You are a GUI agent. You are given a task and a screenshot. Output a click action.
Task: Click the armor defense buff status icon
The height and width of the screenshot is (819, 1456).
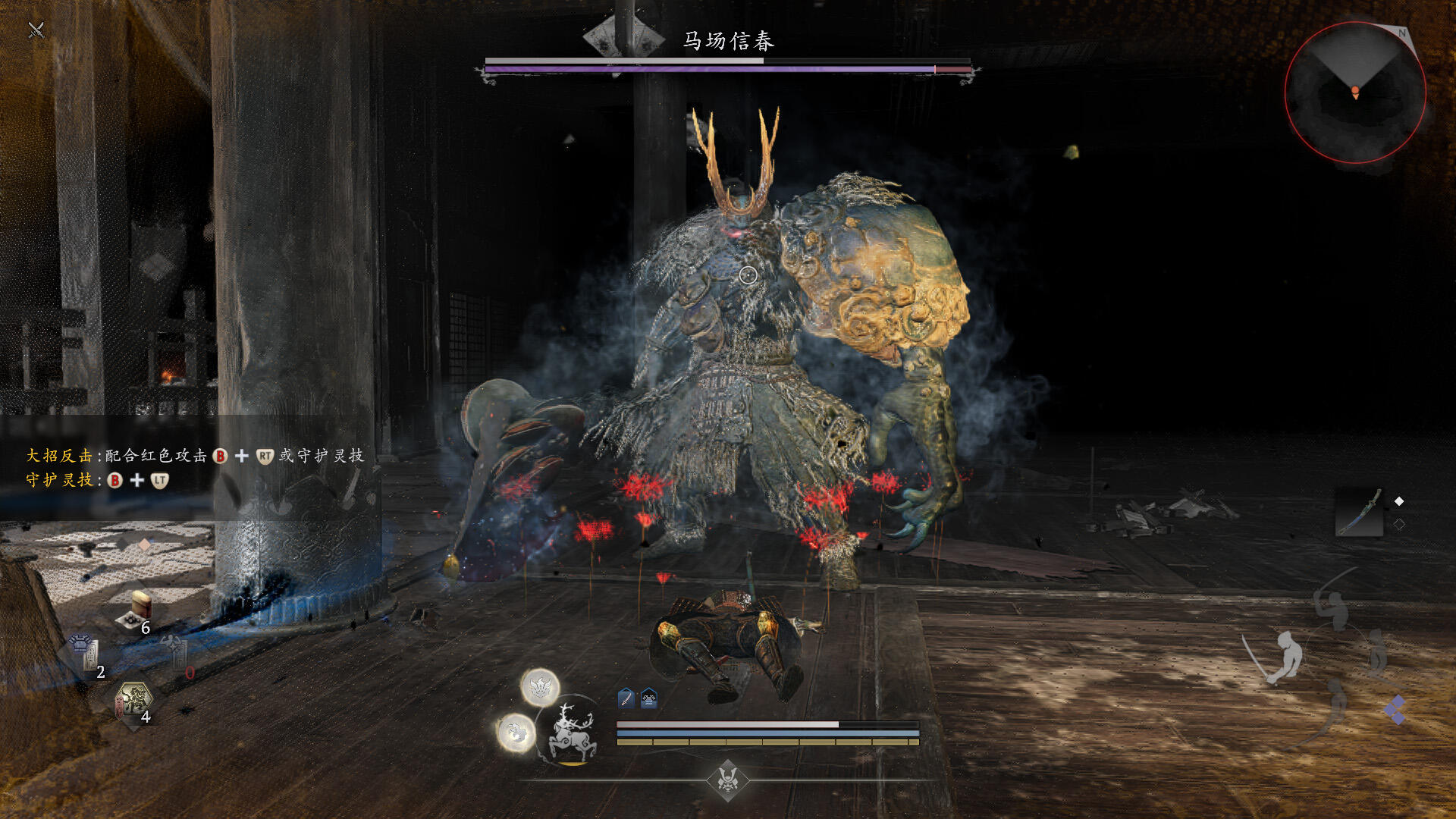[x=649, y=698]
